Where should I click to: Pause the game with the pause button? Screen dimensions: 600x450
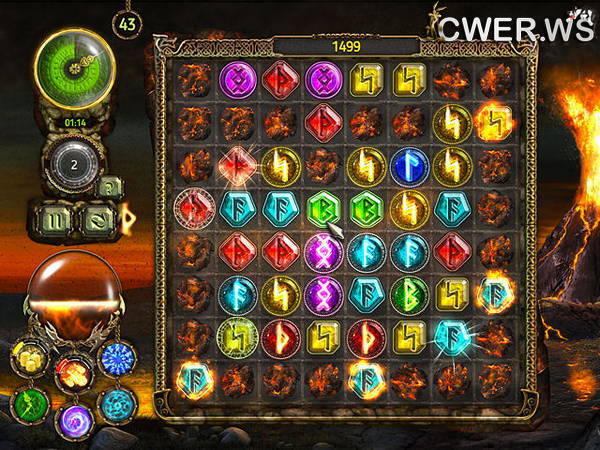click(x=54, y=217)
